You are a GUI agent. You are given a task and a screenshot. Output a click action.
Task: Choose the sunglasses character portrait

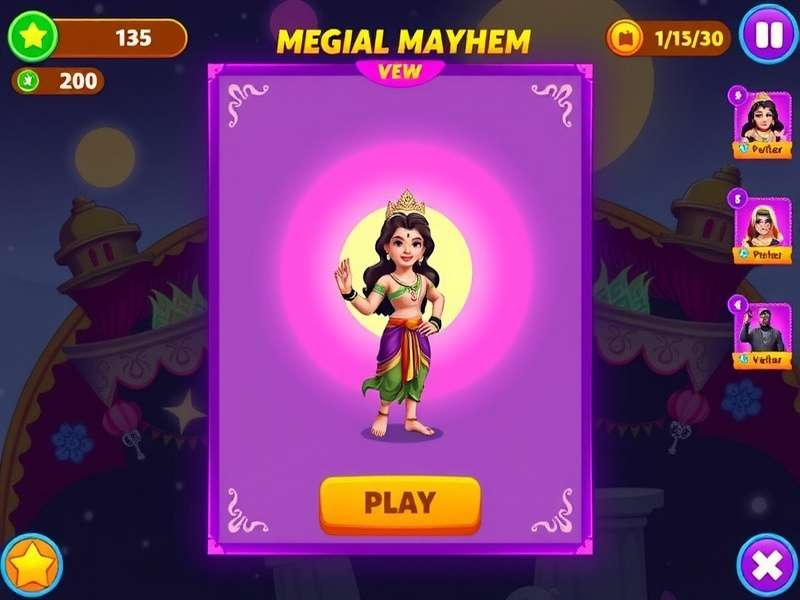[763, 228]
